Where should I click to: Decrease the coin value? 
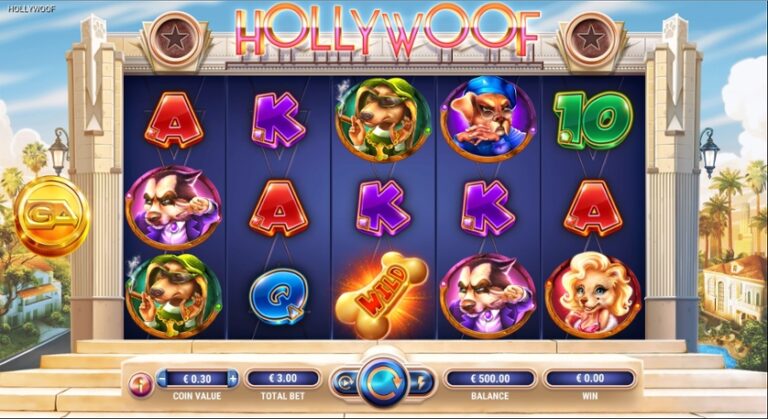(x=163, y=379)
